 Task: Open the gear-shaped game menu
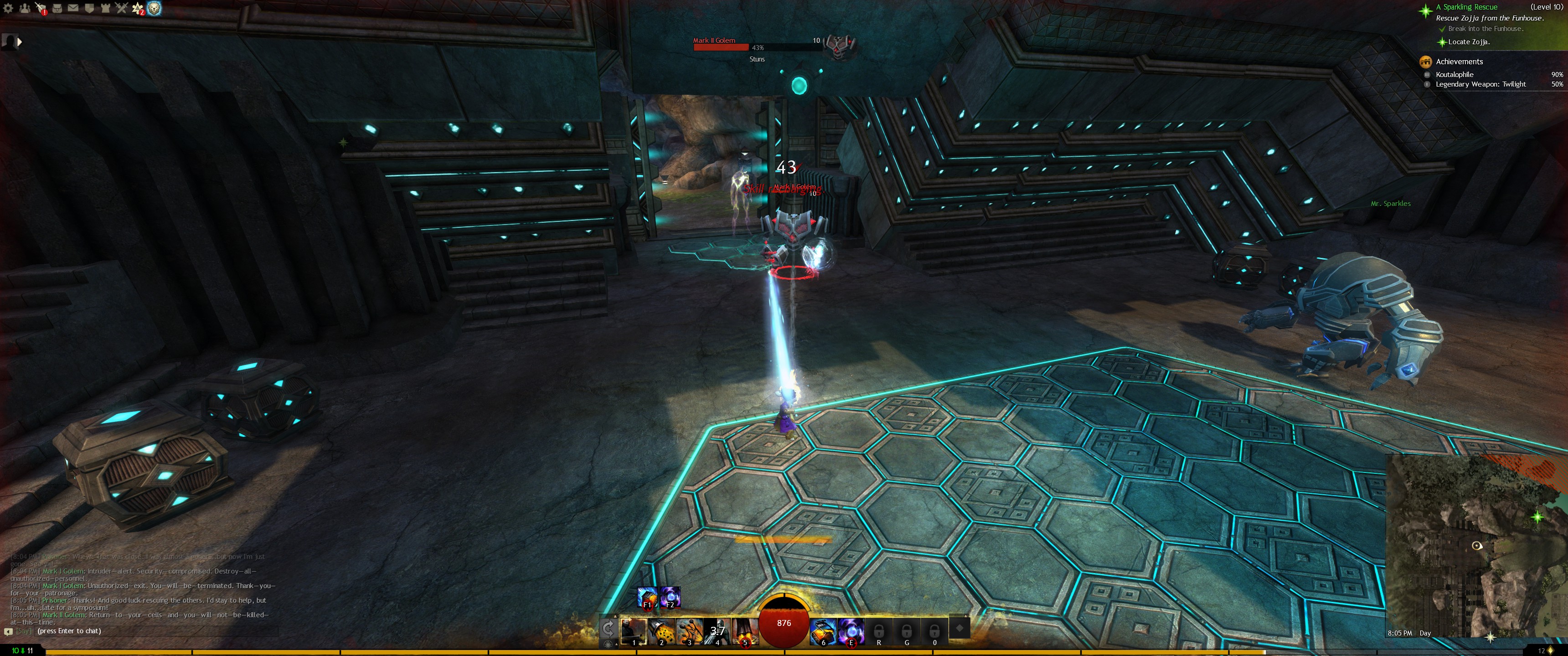[x=8, y=9]
